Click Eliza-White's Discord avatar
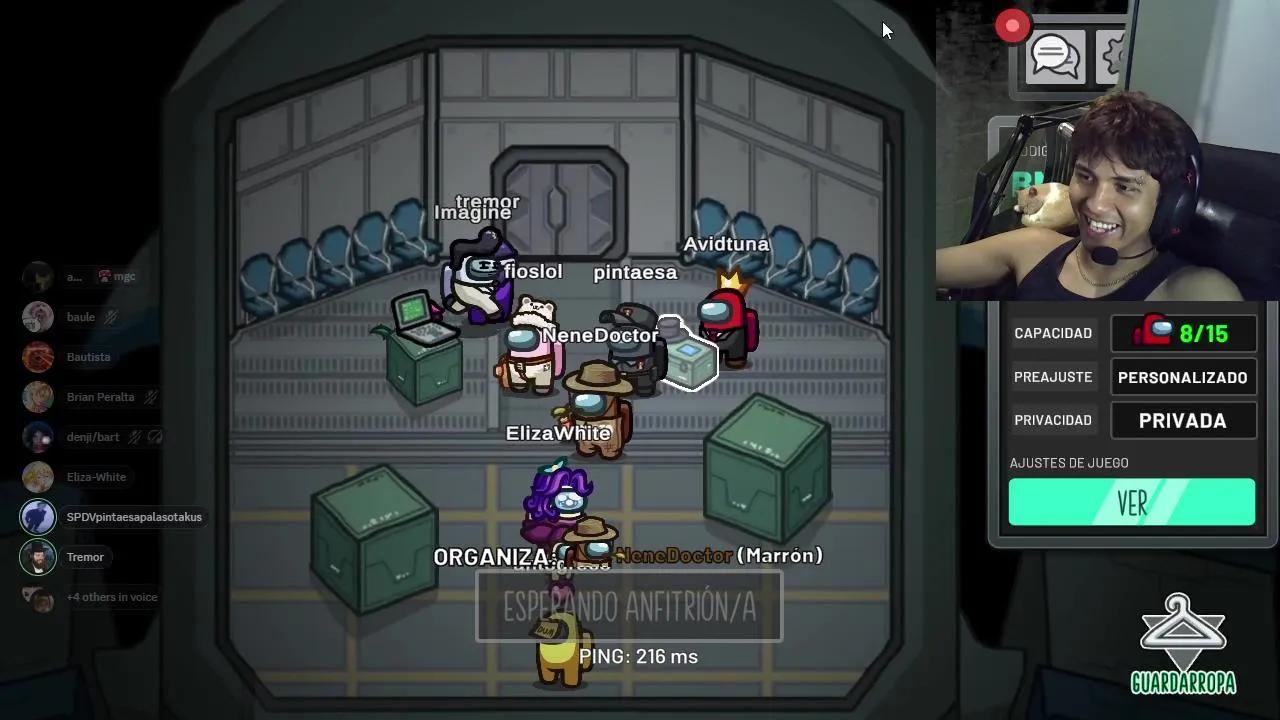The width and height of the screenshot is (1280, 720). 38,477
